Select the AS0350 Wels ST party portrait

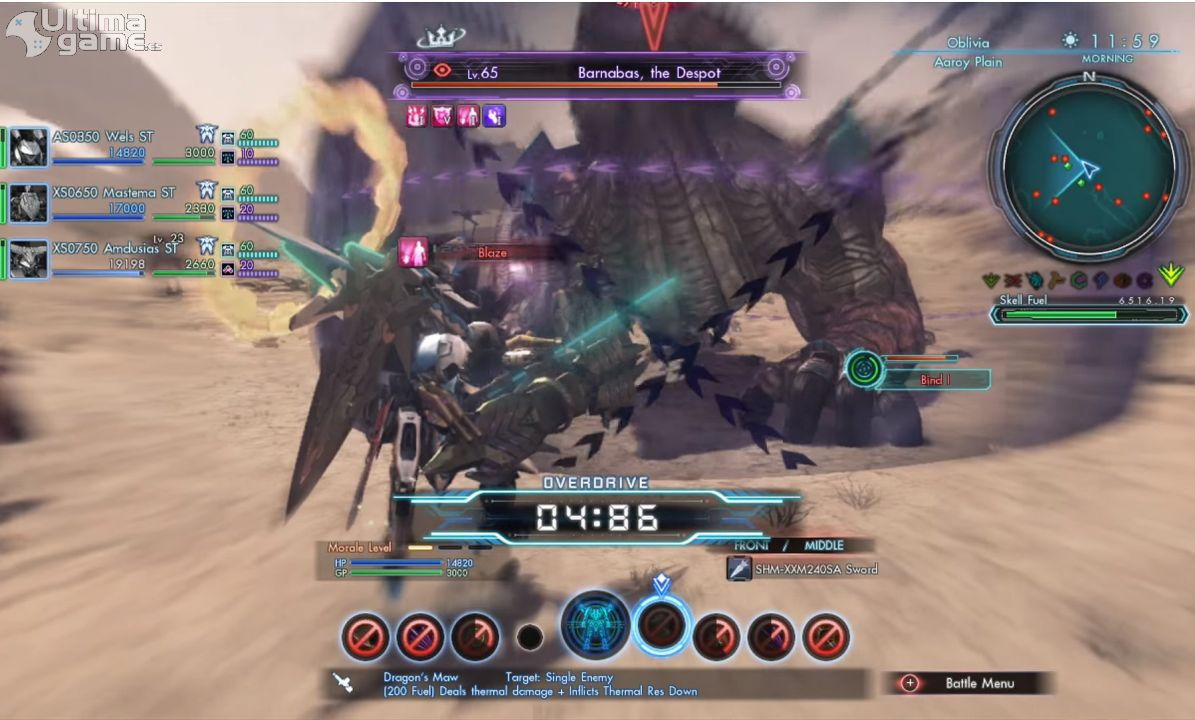(x=29, y=147)
